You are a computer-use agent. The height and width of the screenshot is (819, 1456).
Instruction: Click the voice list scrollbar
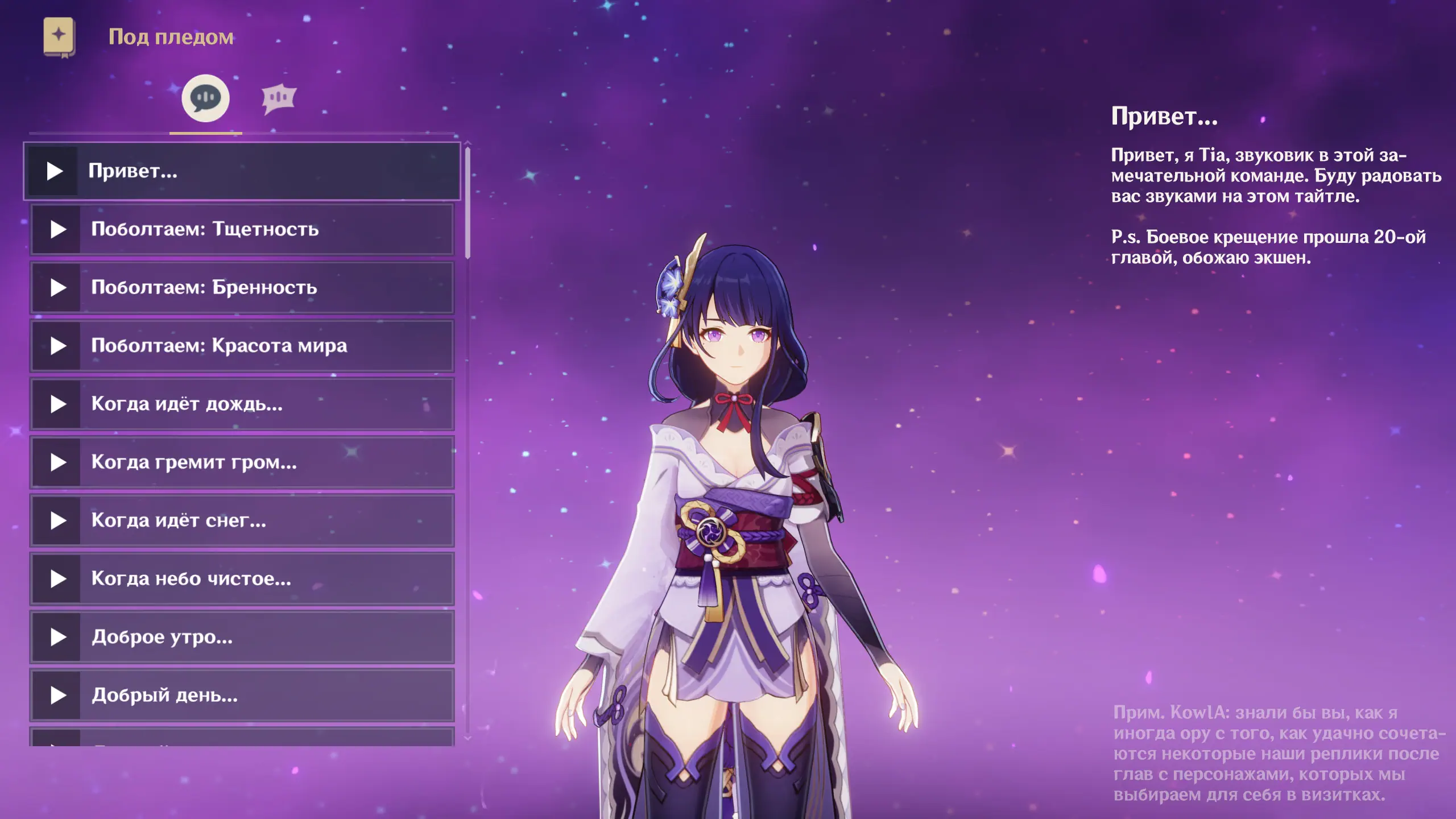468,203
